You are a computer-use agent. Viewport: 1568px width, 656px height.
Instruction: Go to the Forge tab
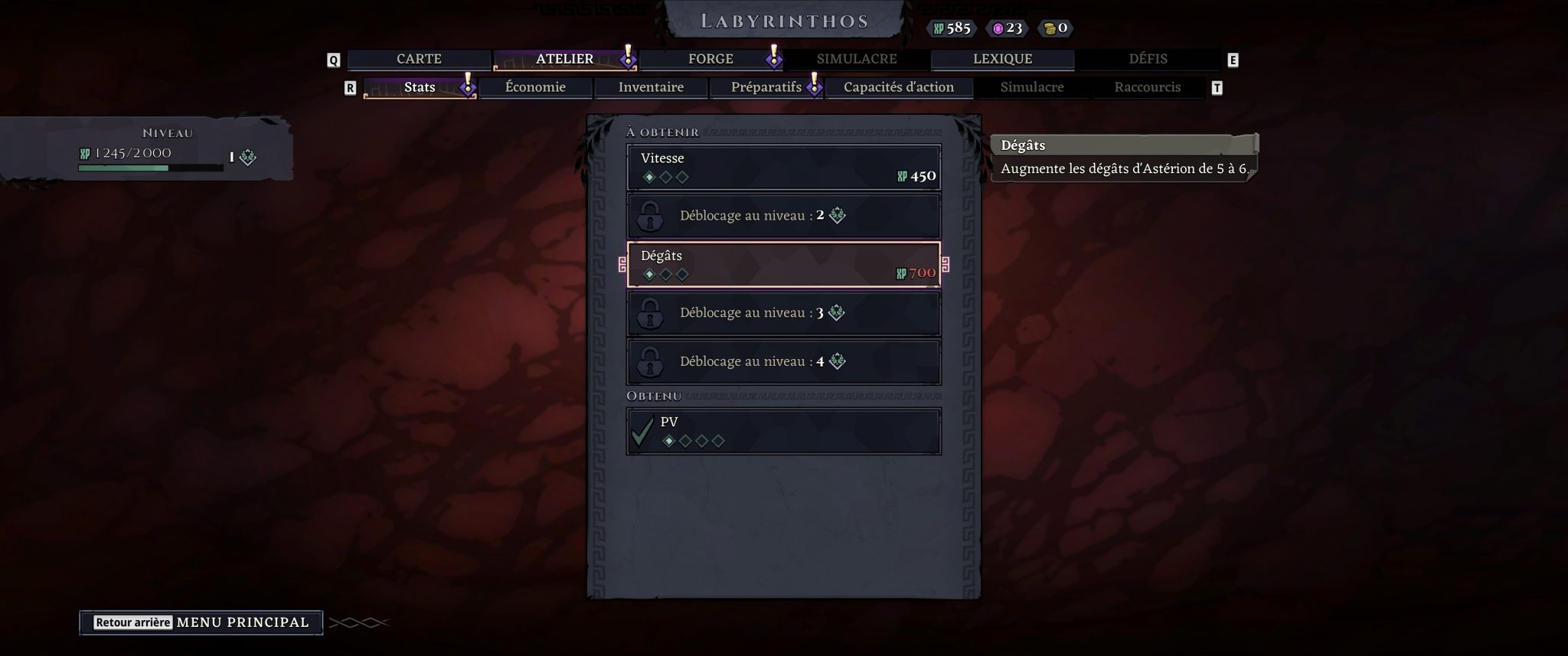[710, 59]
